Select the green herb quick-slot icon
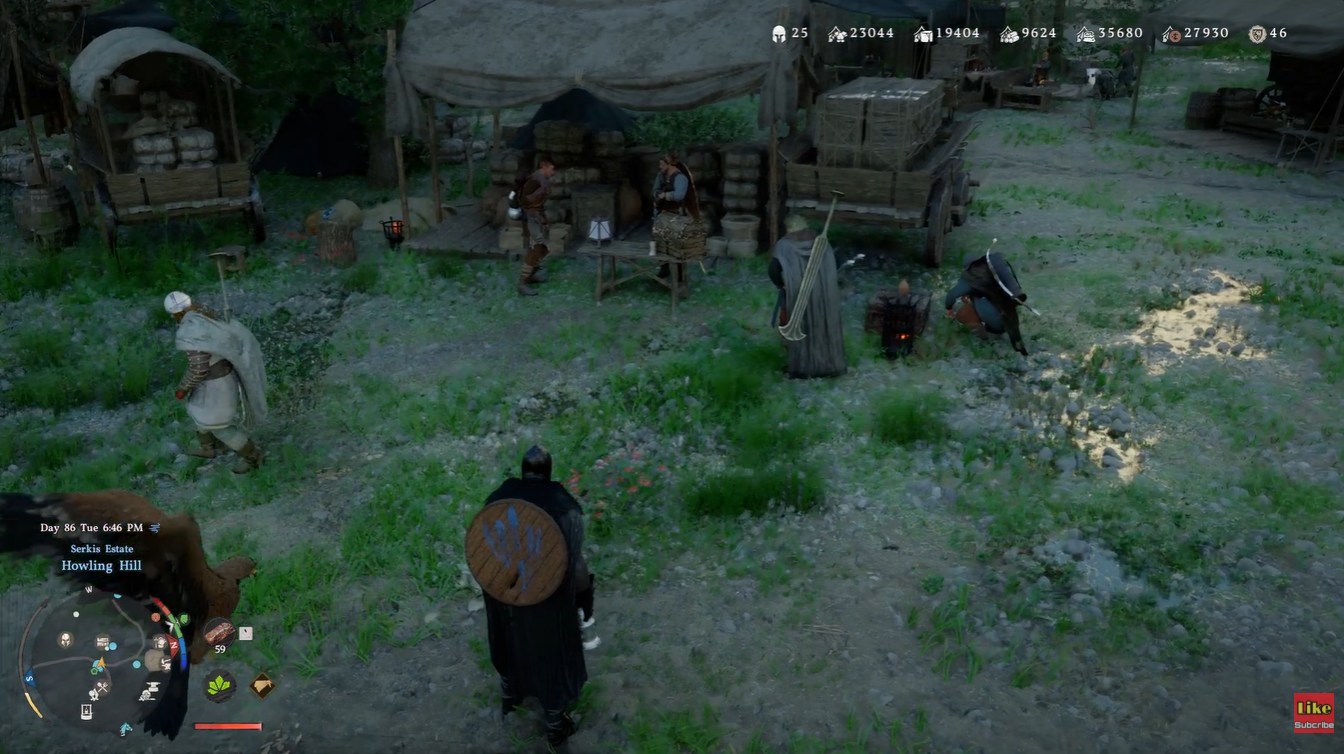 click(218, 686)
